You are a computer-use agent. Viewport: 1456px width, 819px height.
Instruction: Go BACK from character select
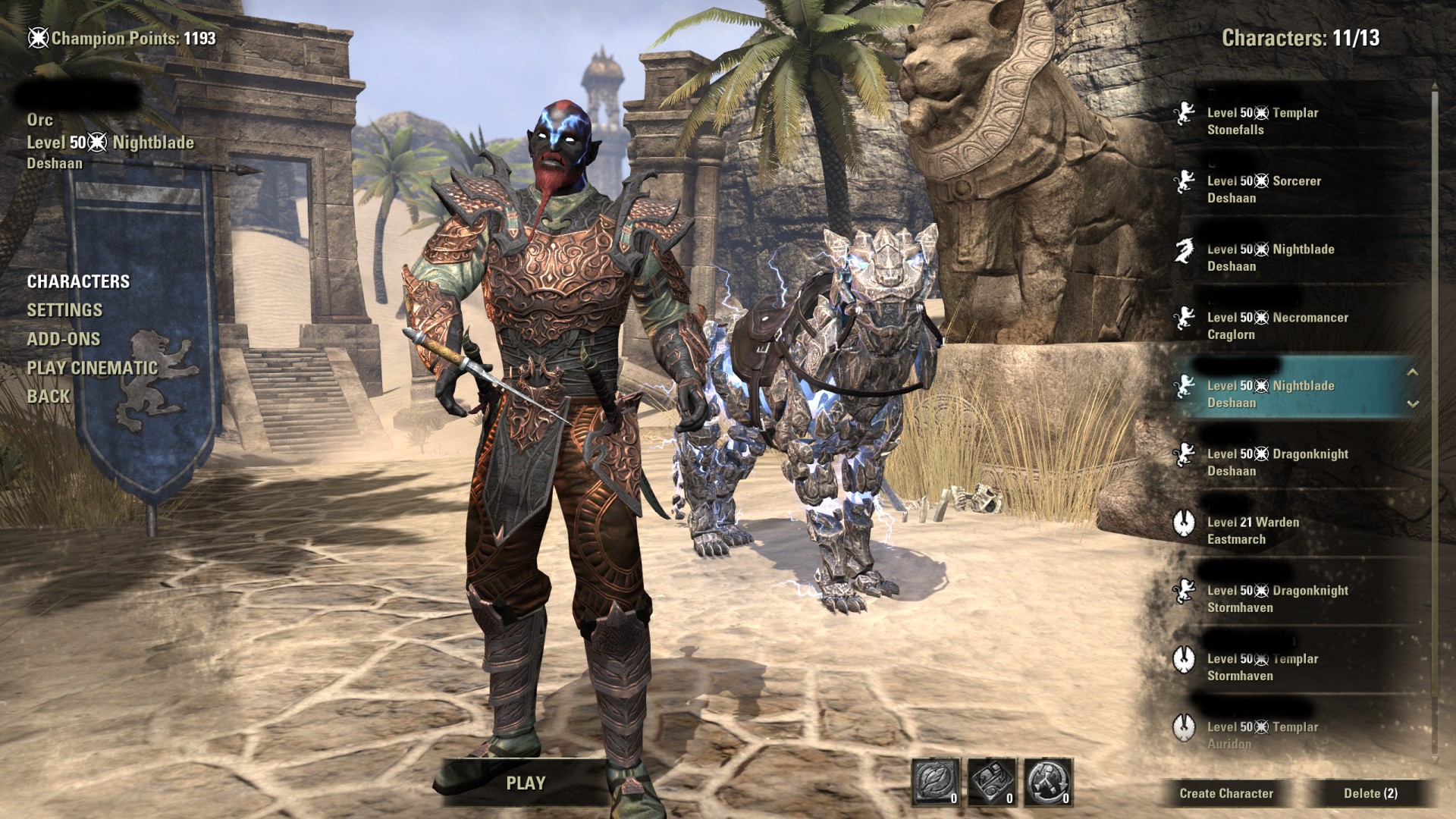(x=49, y=397)
